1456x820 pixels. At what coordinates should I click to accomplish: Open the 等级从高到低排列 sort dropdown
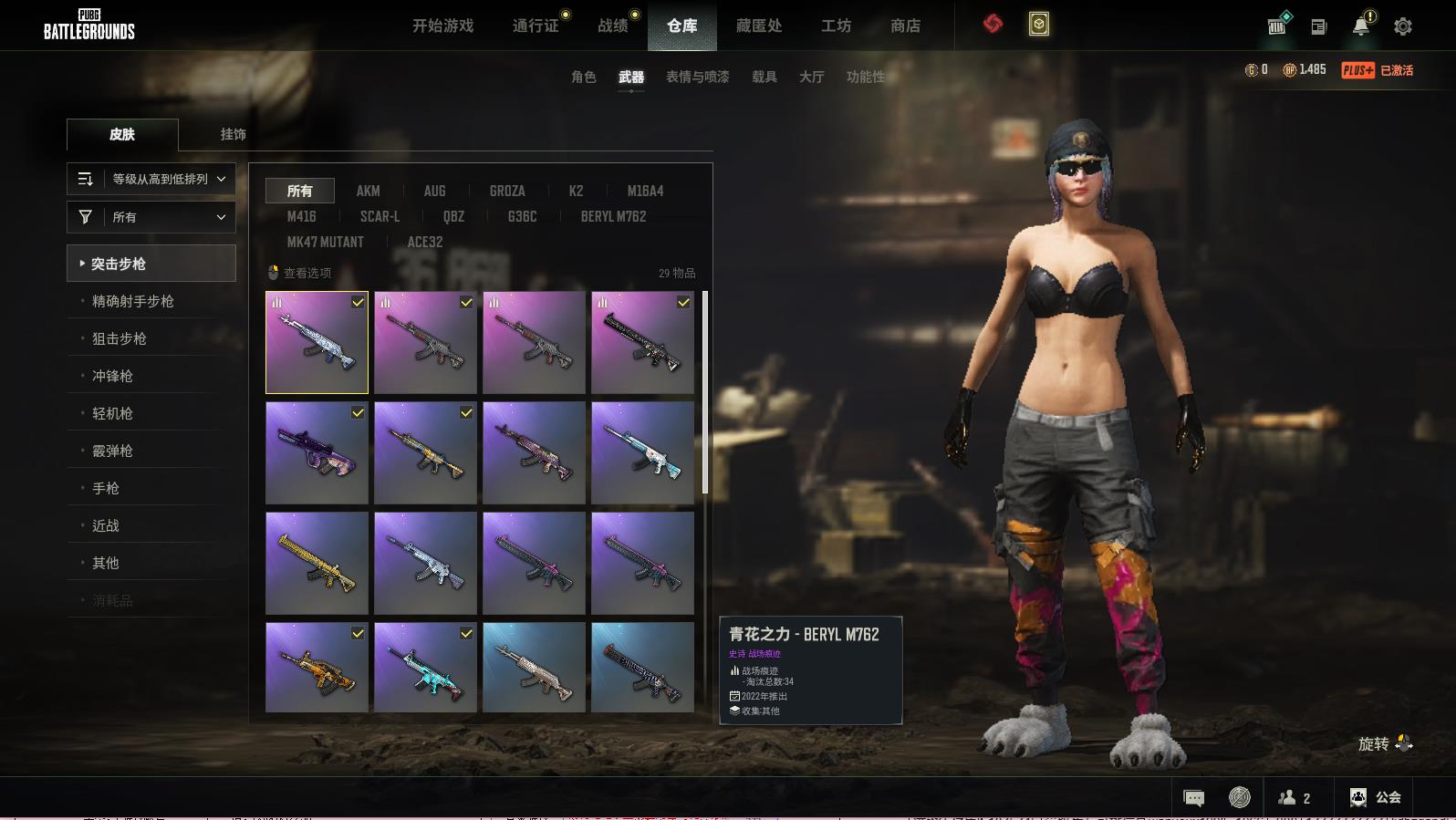151,179
